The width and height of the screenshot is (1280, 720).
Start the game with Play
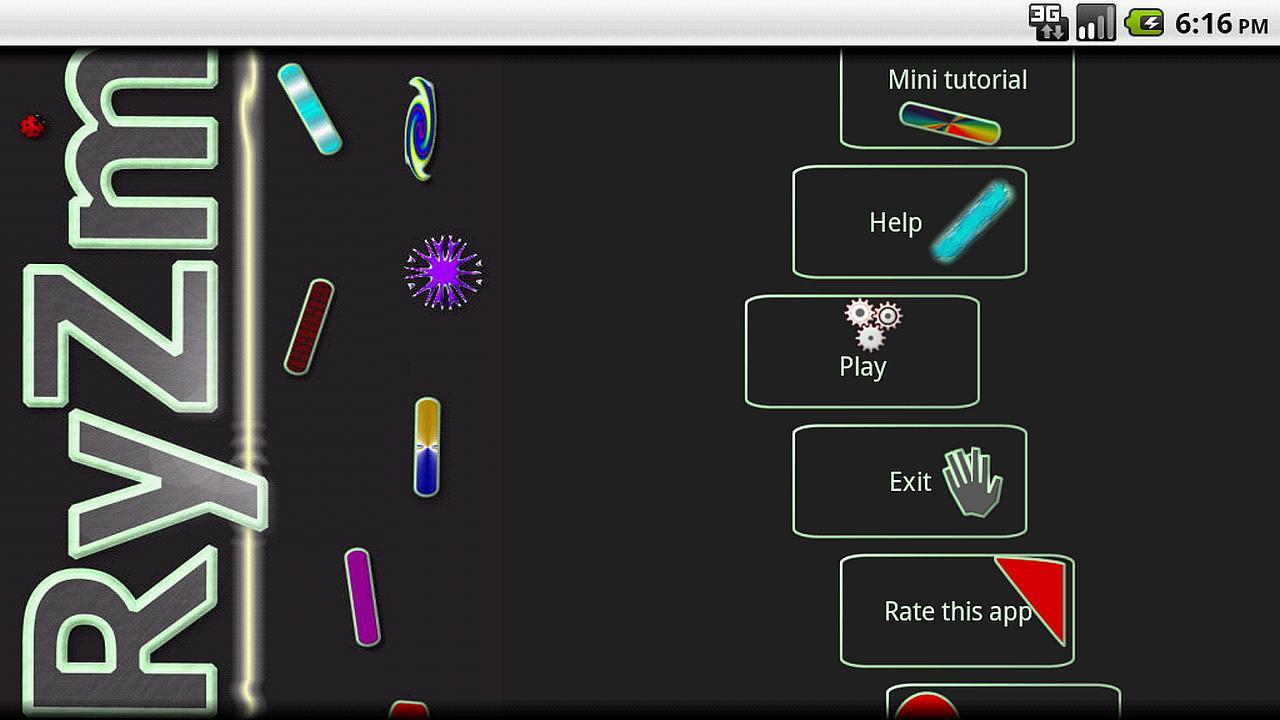(862, 351)
